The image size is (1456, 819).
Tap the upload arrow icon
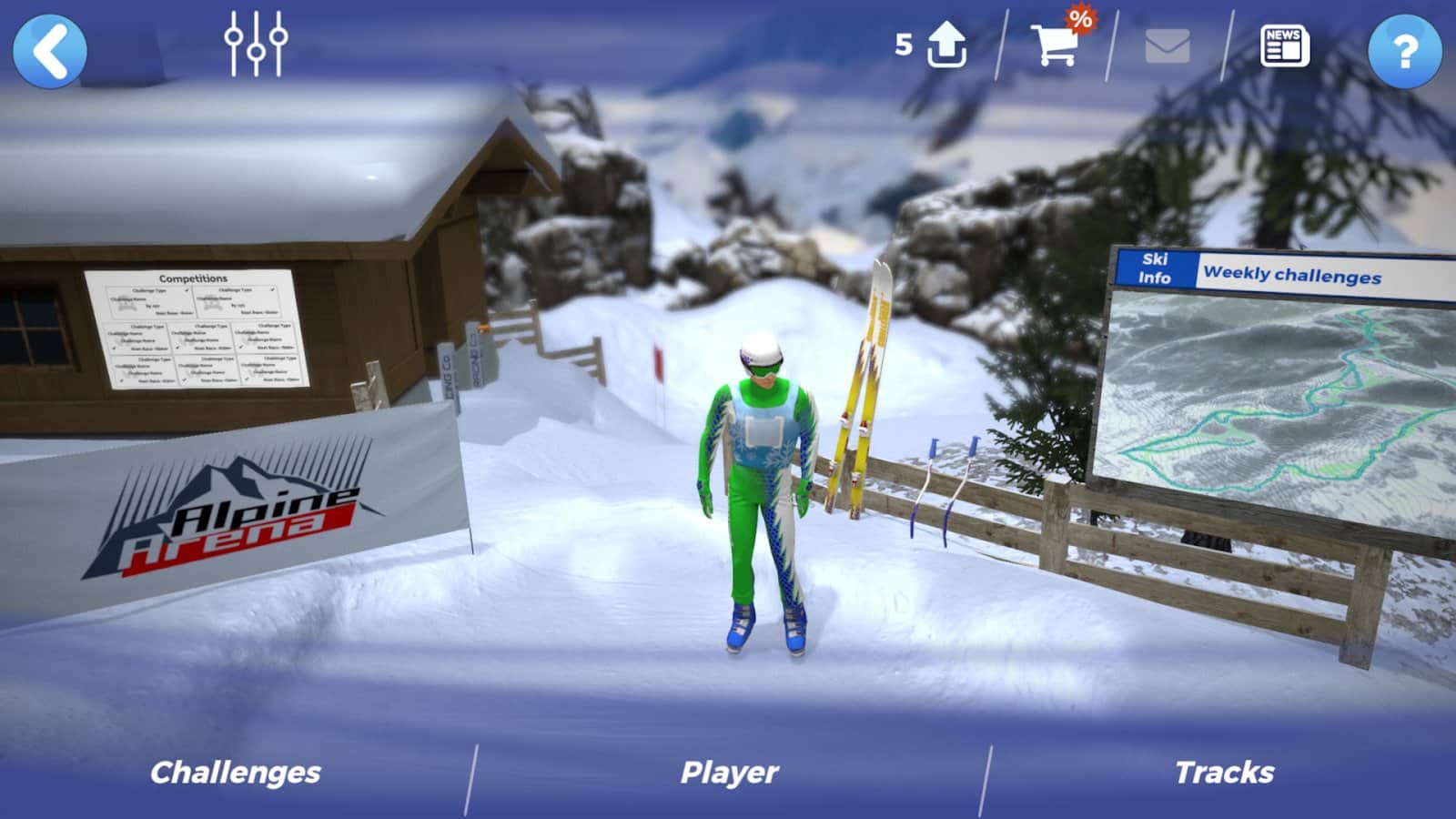click(945, 45)
